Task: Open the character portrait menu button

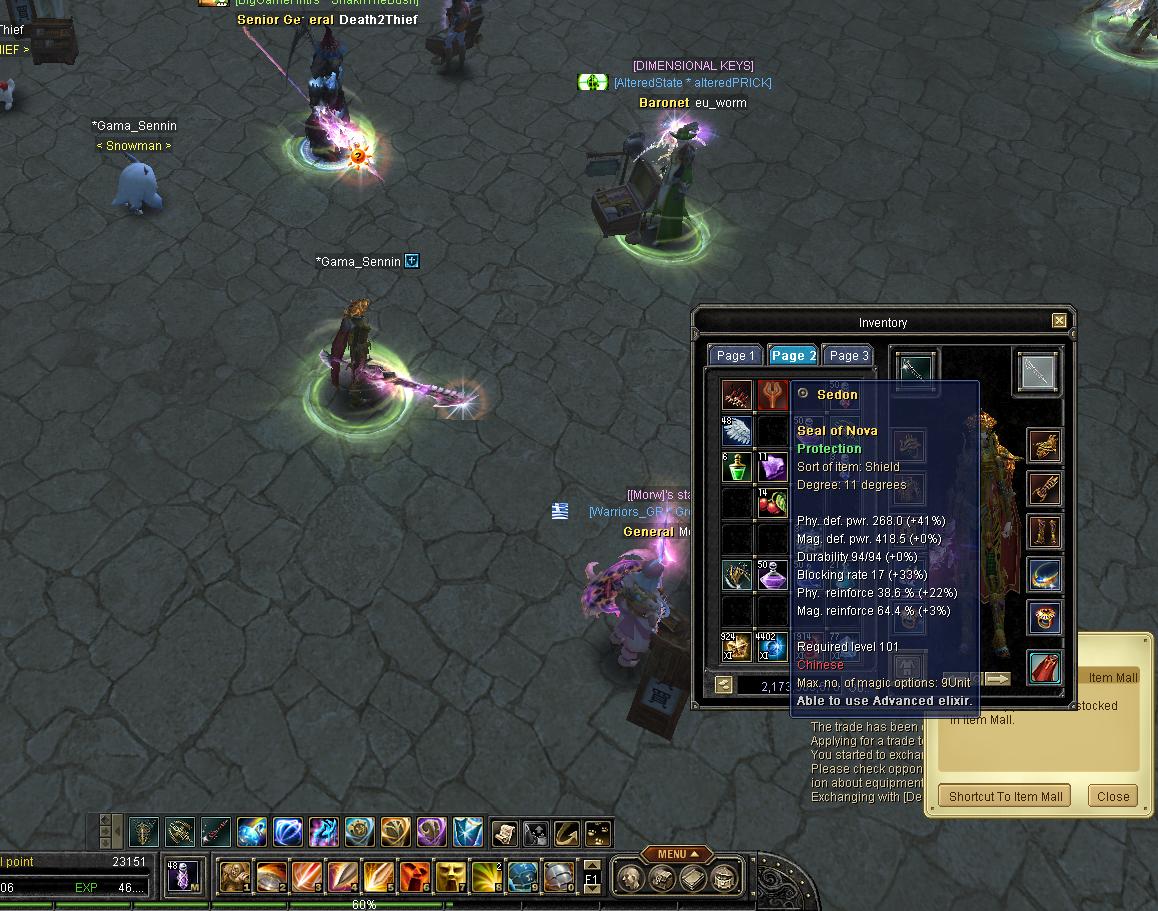Action: [630, 879]
